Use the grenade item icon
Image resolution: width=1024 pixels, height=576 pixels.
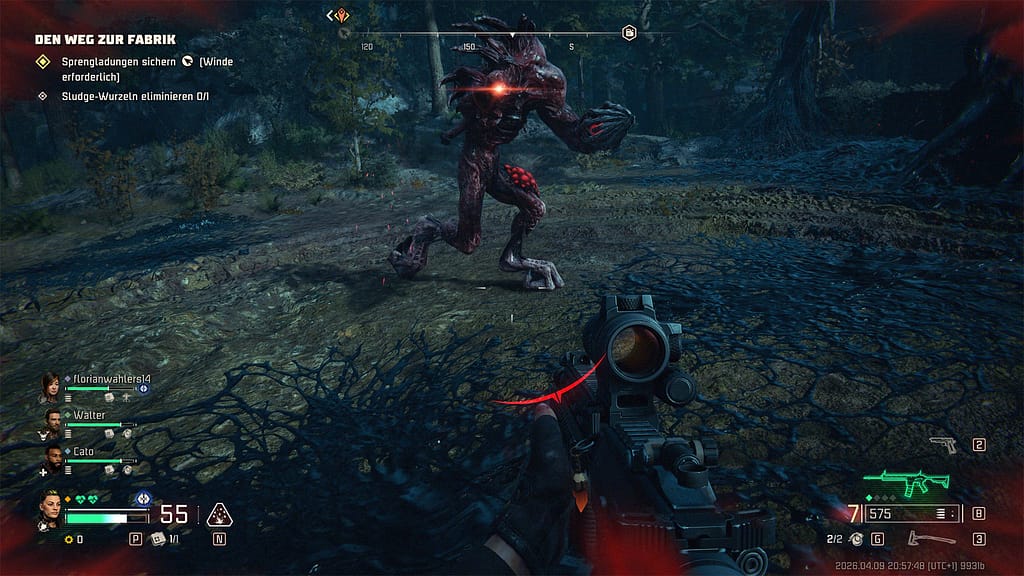[856, 540]
